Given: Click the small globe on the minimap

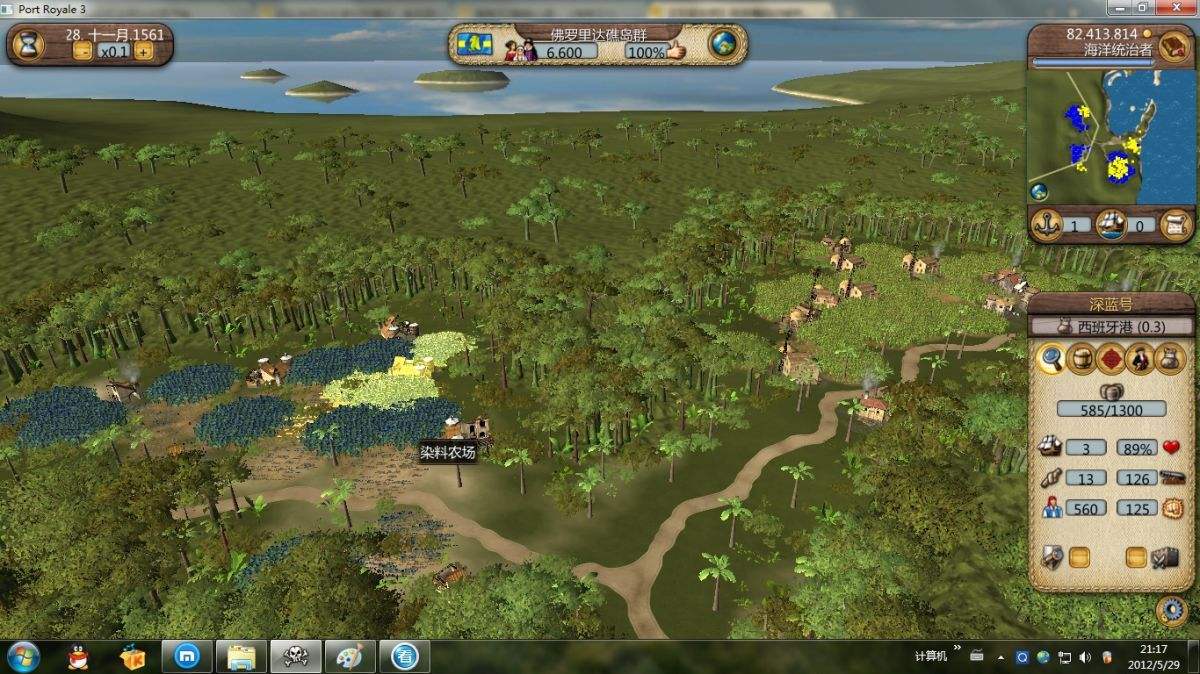Looking at the screenshot, I should pyautogui.click(x=1040, y=192).
